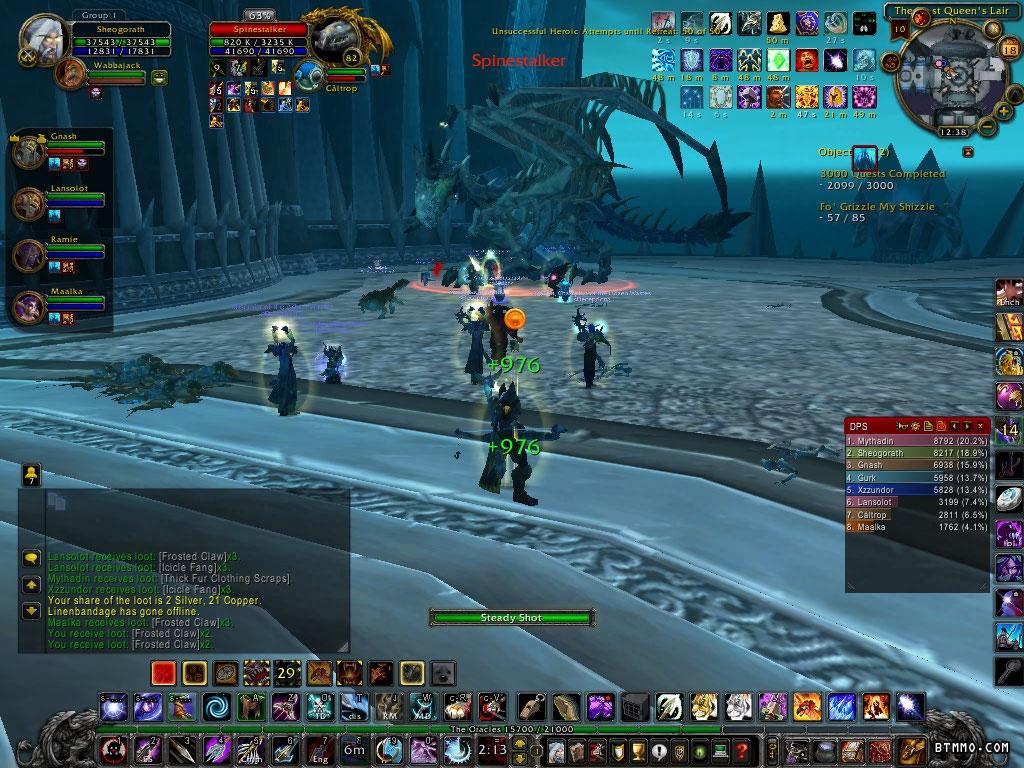1024x768 pixels.
Task: Collapse the objectives tracker with the small arrow button
Action: (x=967, y=152)
